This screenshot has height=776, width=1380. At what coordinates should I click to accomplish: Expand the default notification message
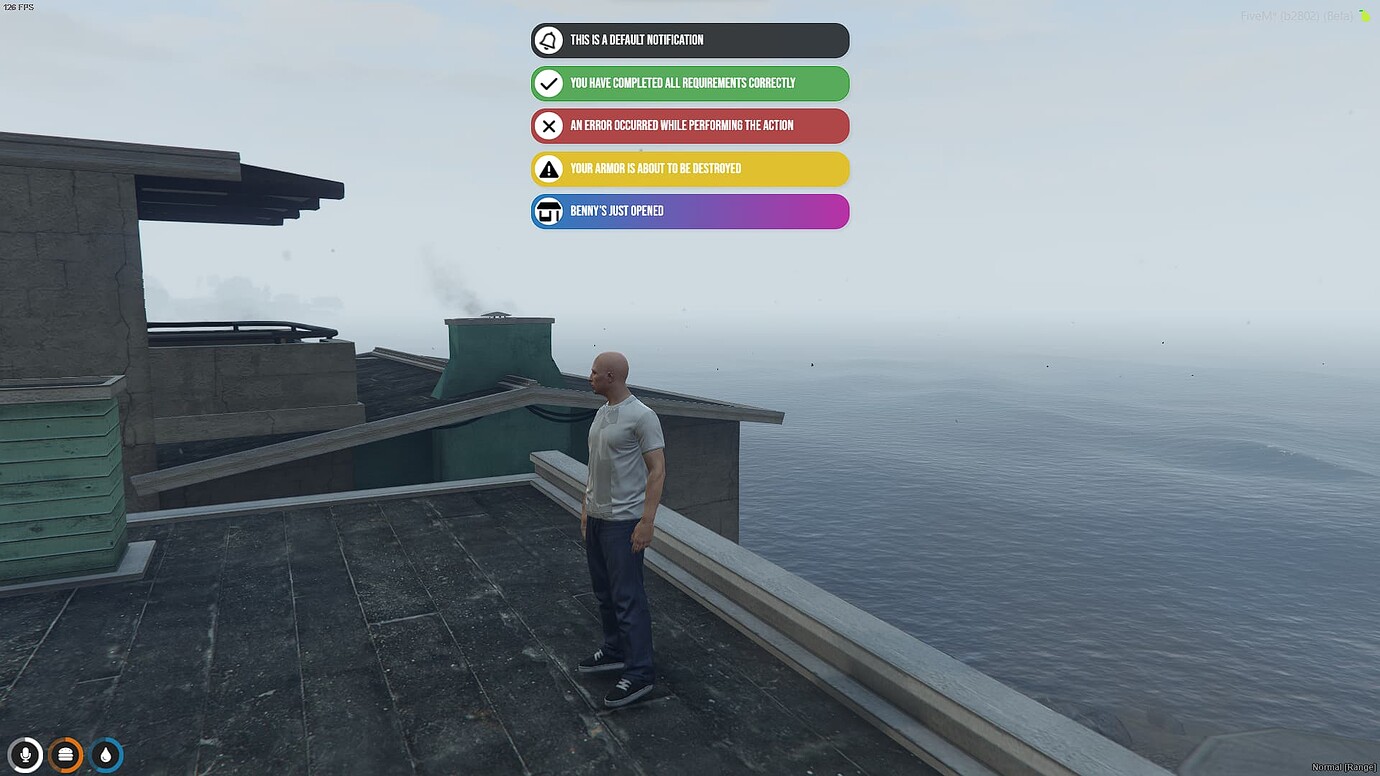(x=690, y=40)
